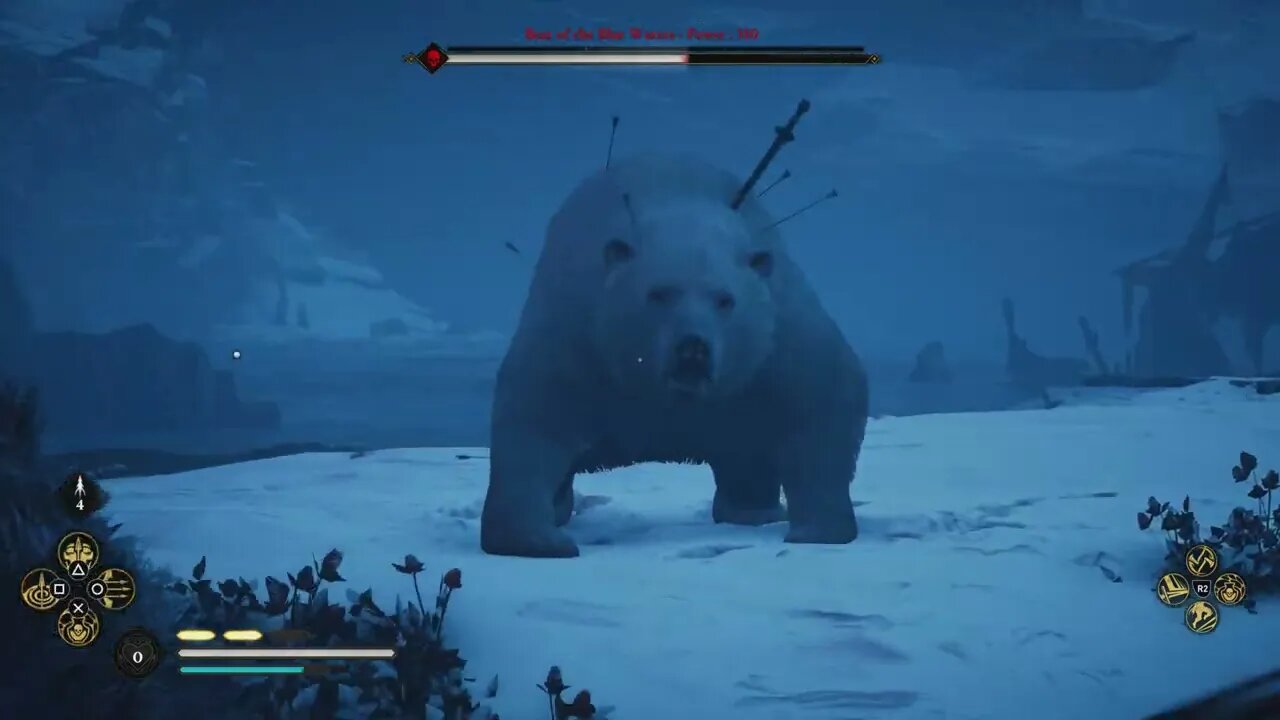
Task: Toggle the first adrenaline pip
Action: [195, 635]
